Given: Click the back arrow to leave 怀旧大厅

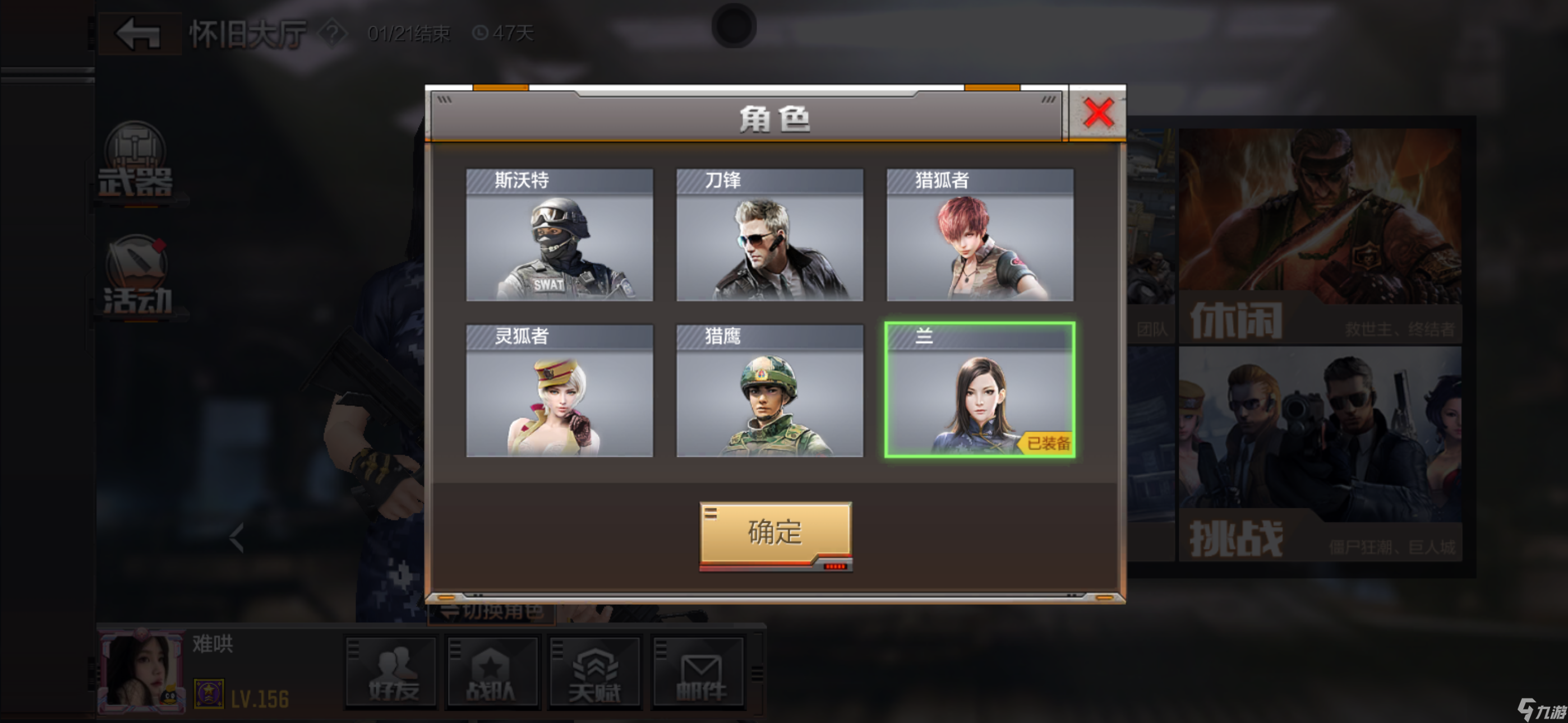Looking at the screenshot, I should (x=139, y=34).
